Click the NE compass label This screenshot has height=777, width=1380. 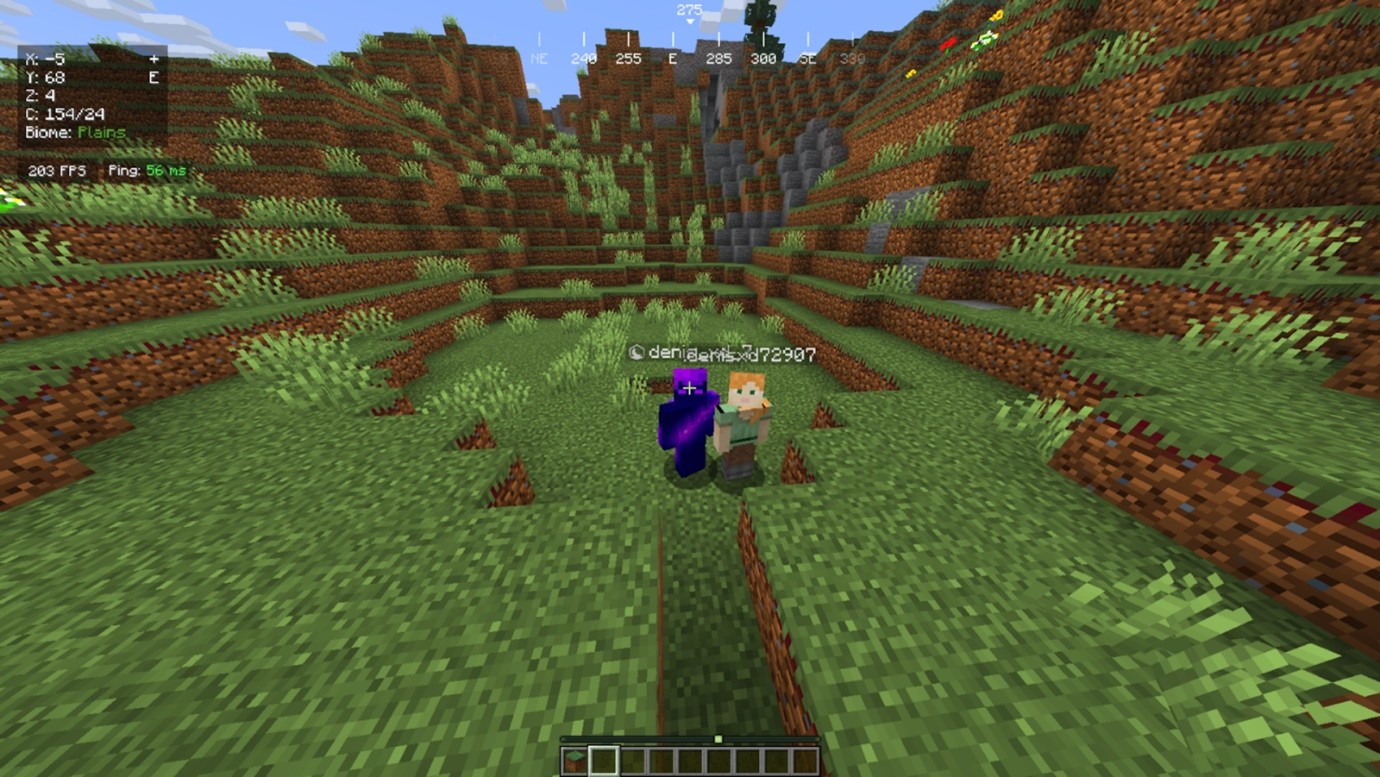(x=538, y=58)
